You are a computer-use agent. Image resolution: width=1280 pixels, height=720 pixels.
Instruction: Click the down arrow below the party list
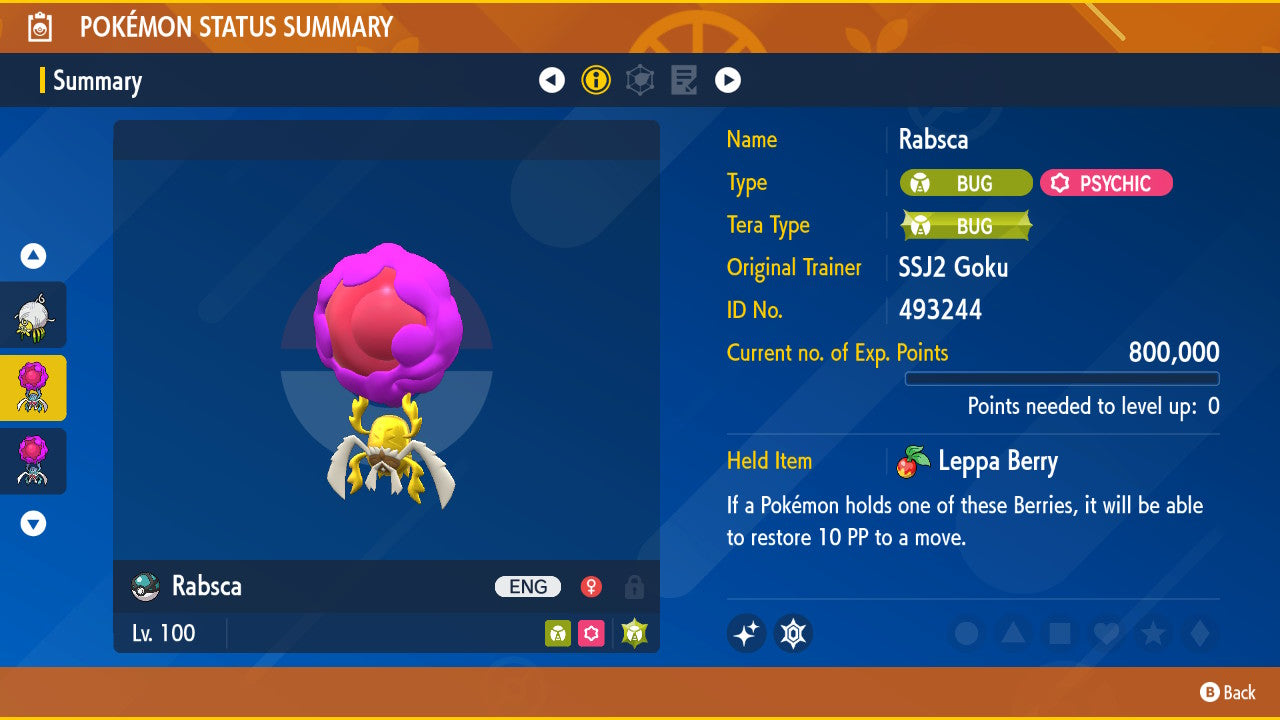pos(33,523)
